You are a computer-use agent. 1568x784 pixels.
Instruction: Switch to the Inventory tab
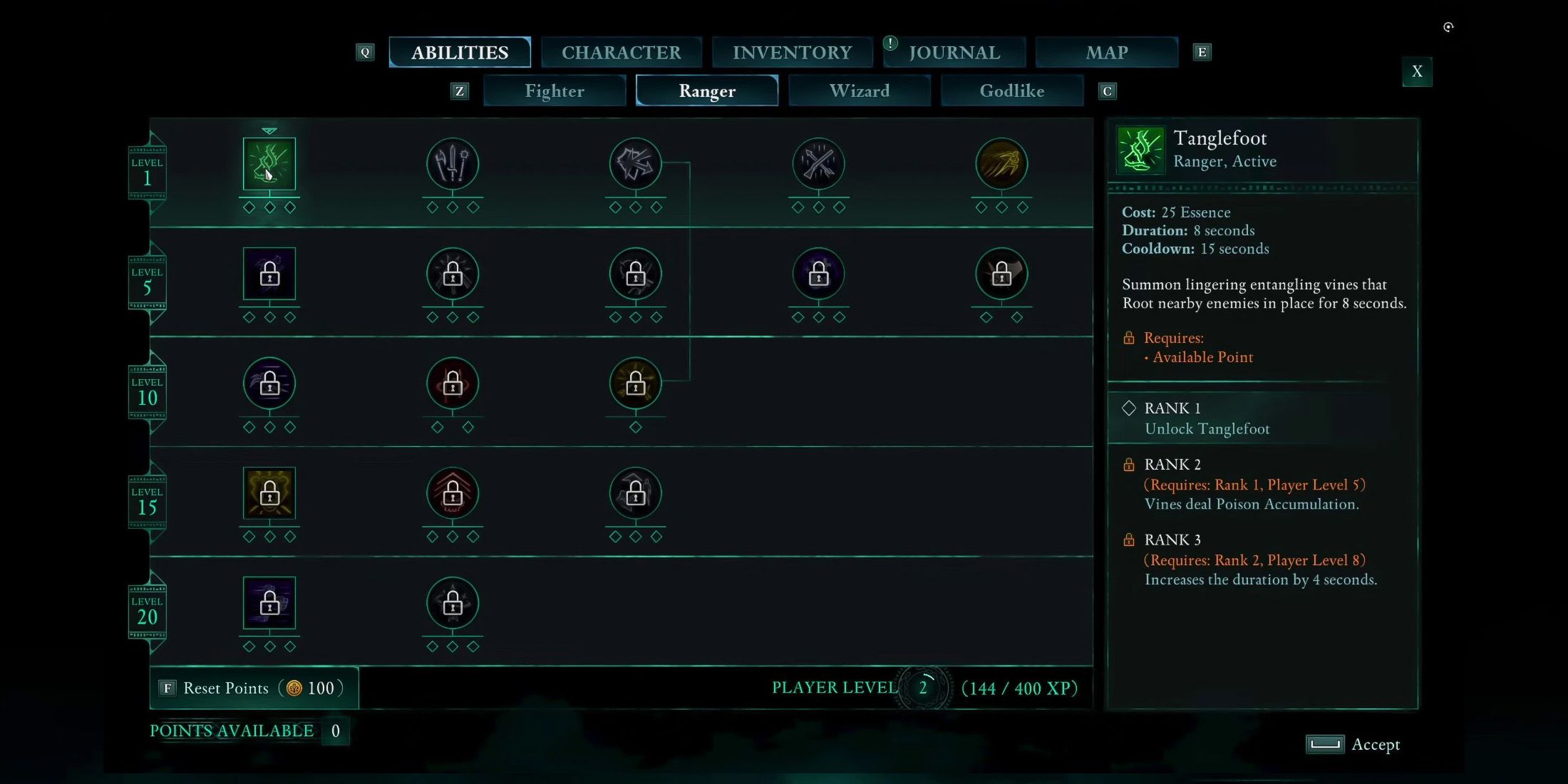click(792, 52)
